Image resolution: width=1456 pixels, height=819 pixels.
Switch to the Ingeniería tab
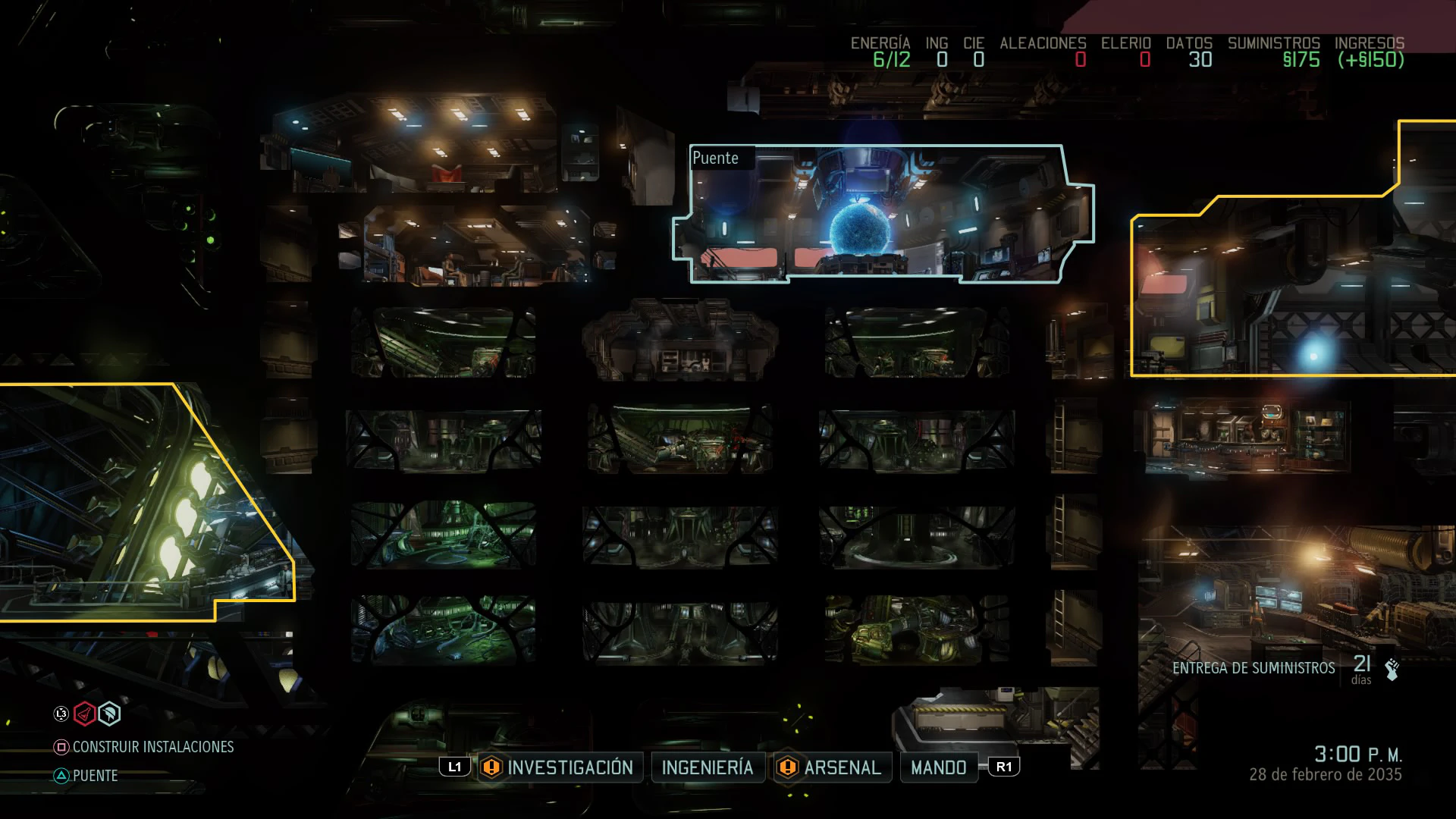707,767
